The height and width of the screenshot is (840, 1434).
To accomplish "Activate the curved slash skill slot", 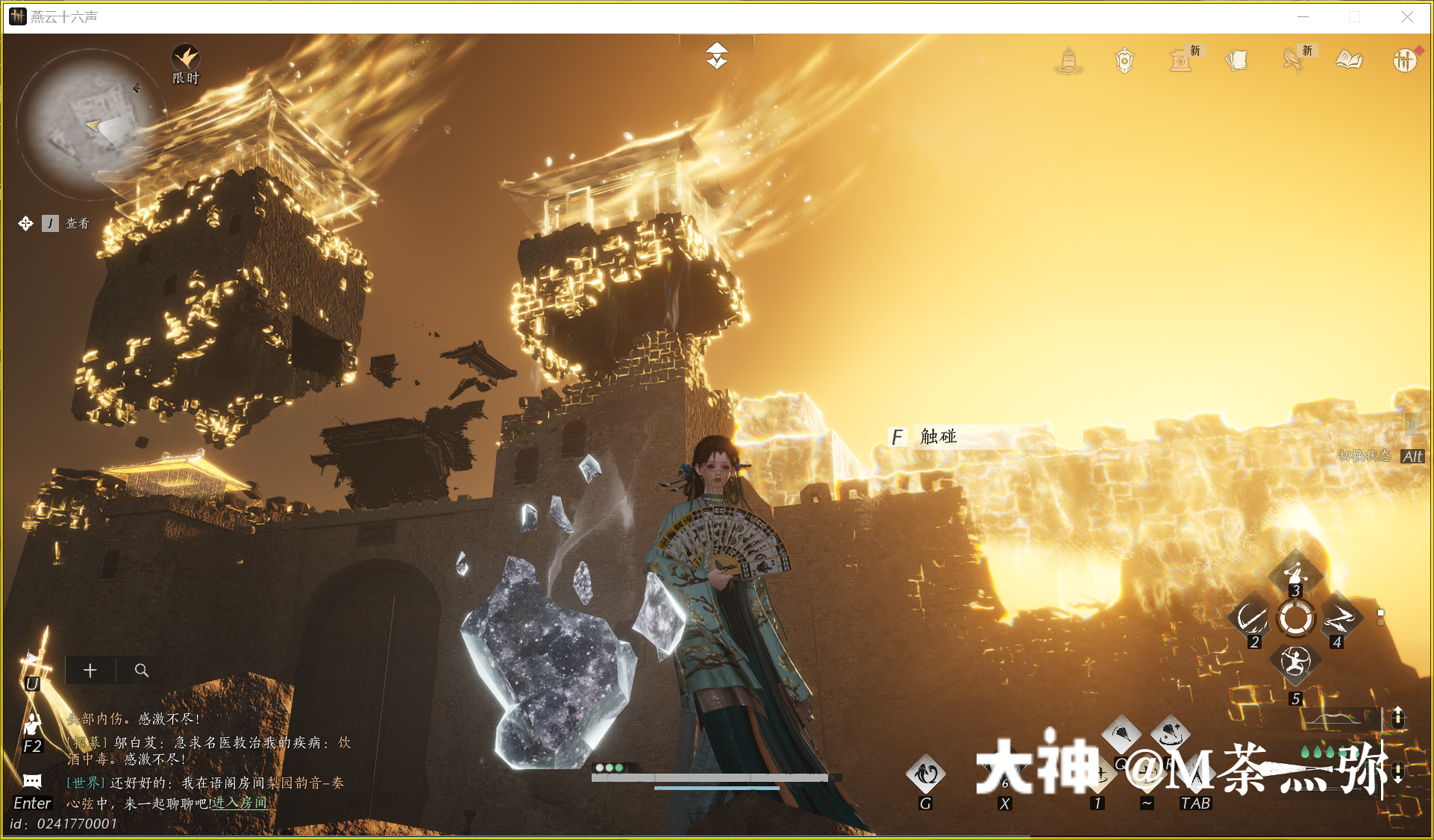I will click(1251, 618).
